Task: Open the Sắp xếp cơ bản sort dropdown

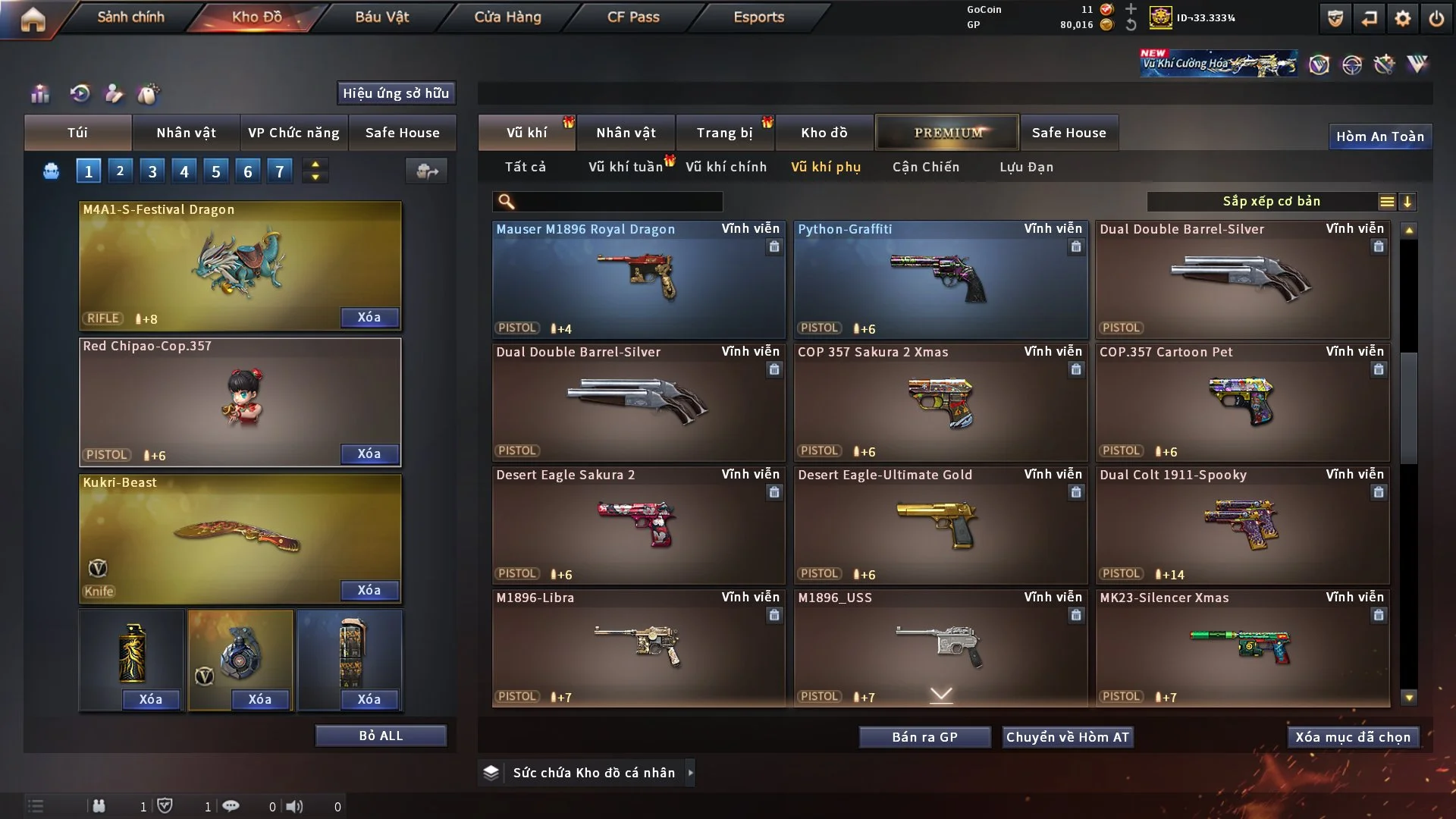Action: click(1271, 202)
